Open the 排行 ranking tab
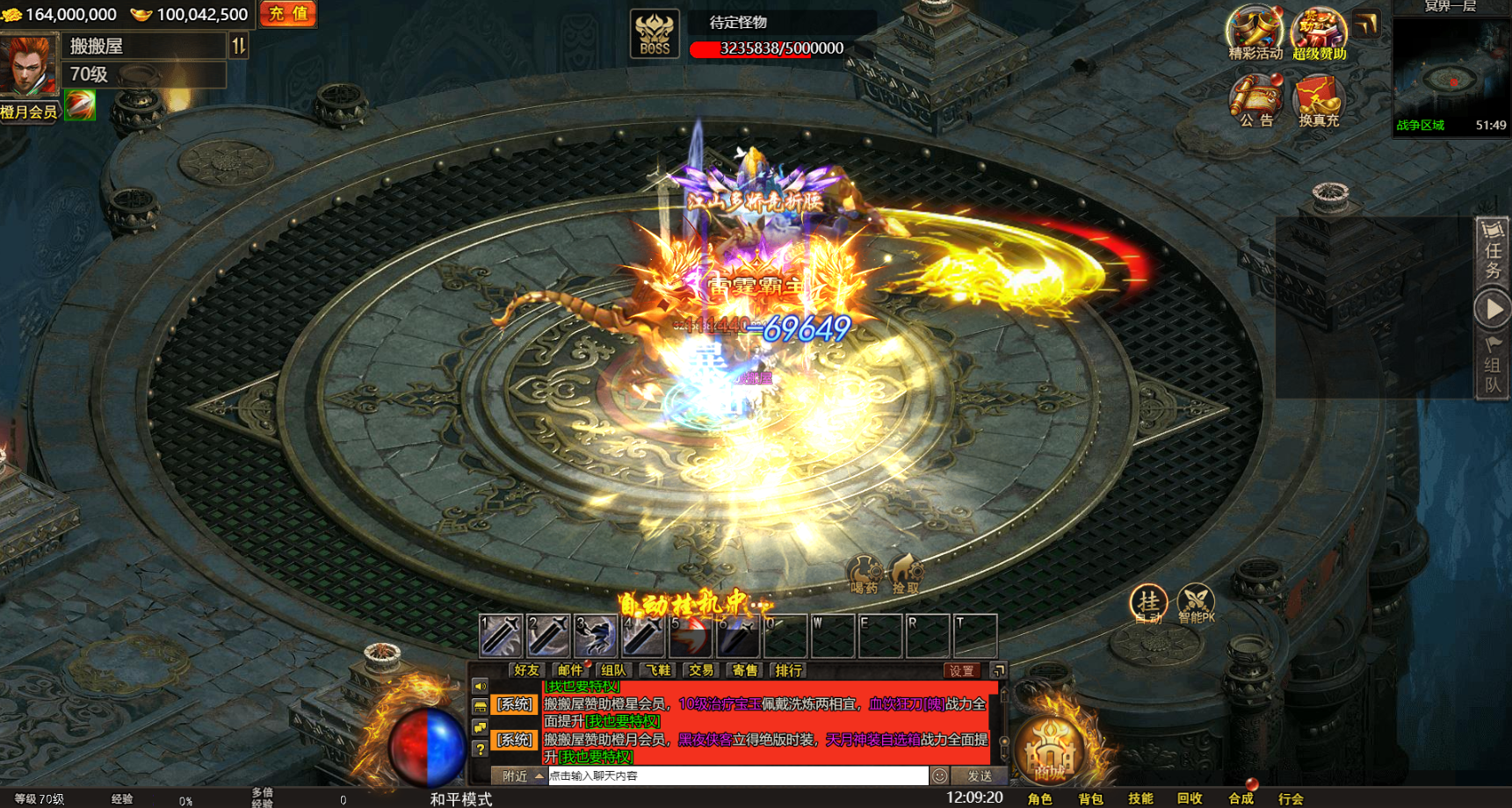The height and width of the screenshot is (808, 1512). coord(788,670)
